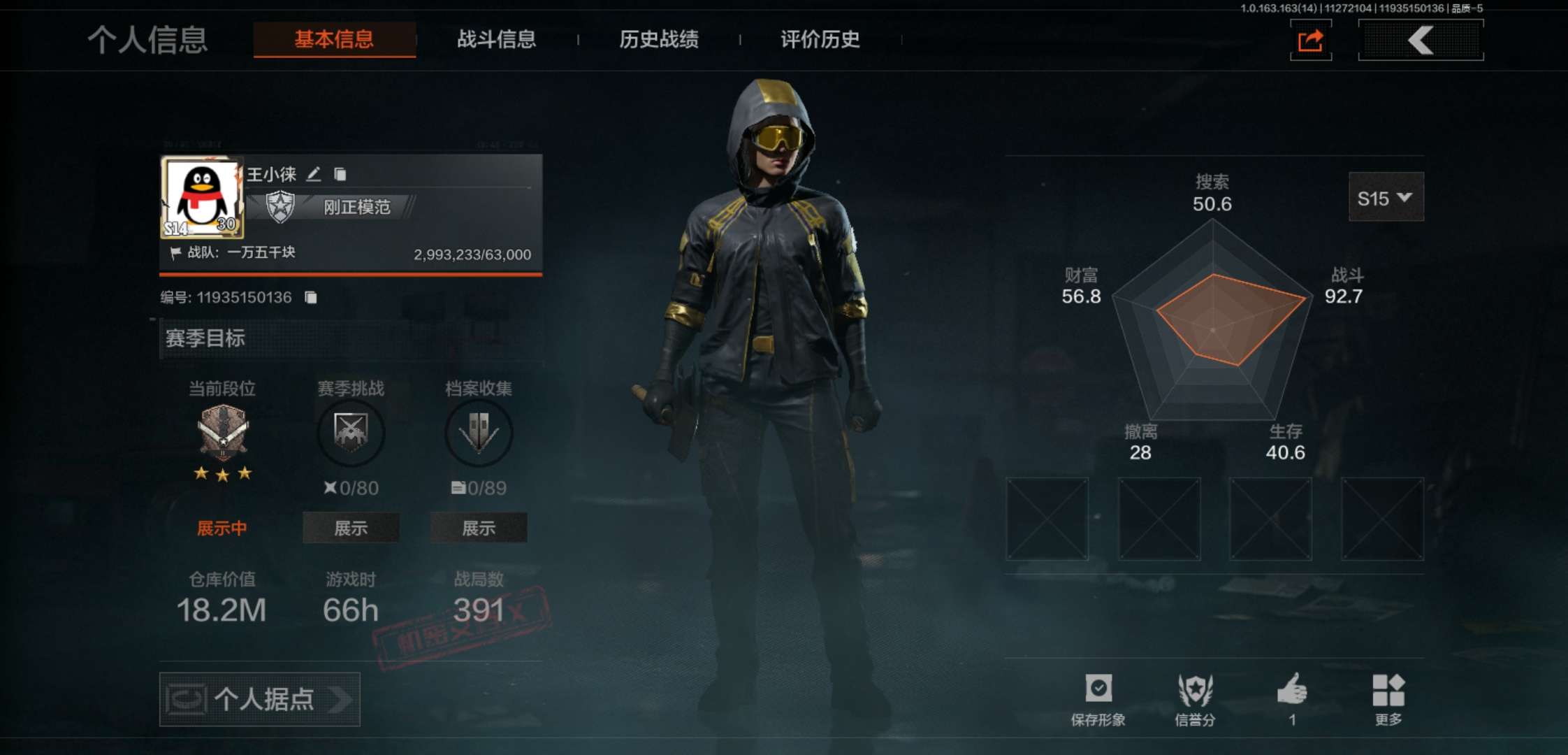
Task: Click the 档案收集 archive collection icon
Action: tap(479, 433)
